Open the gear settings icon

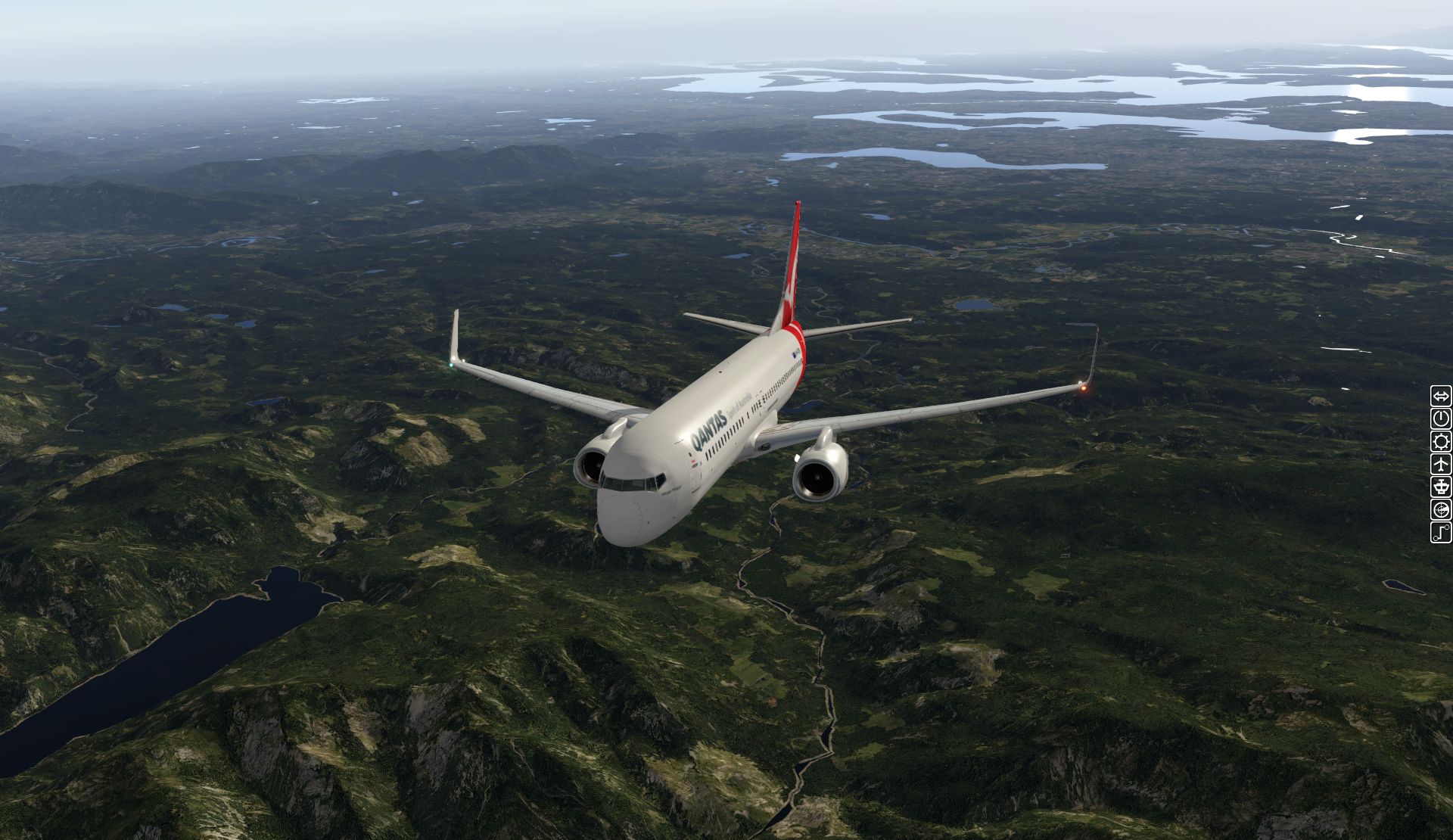tap(1441, 442)
